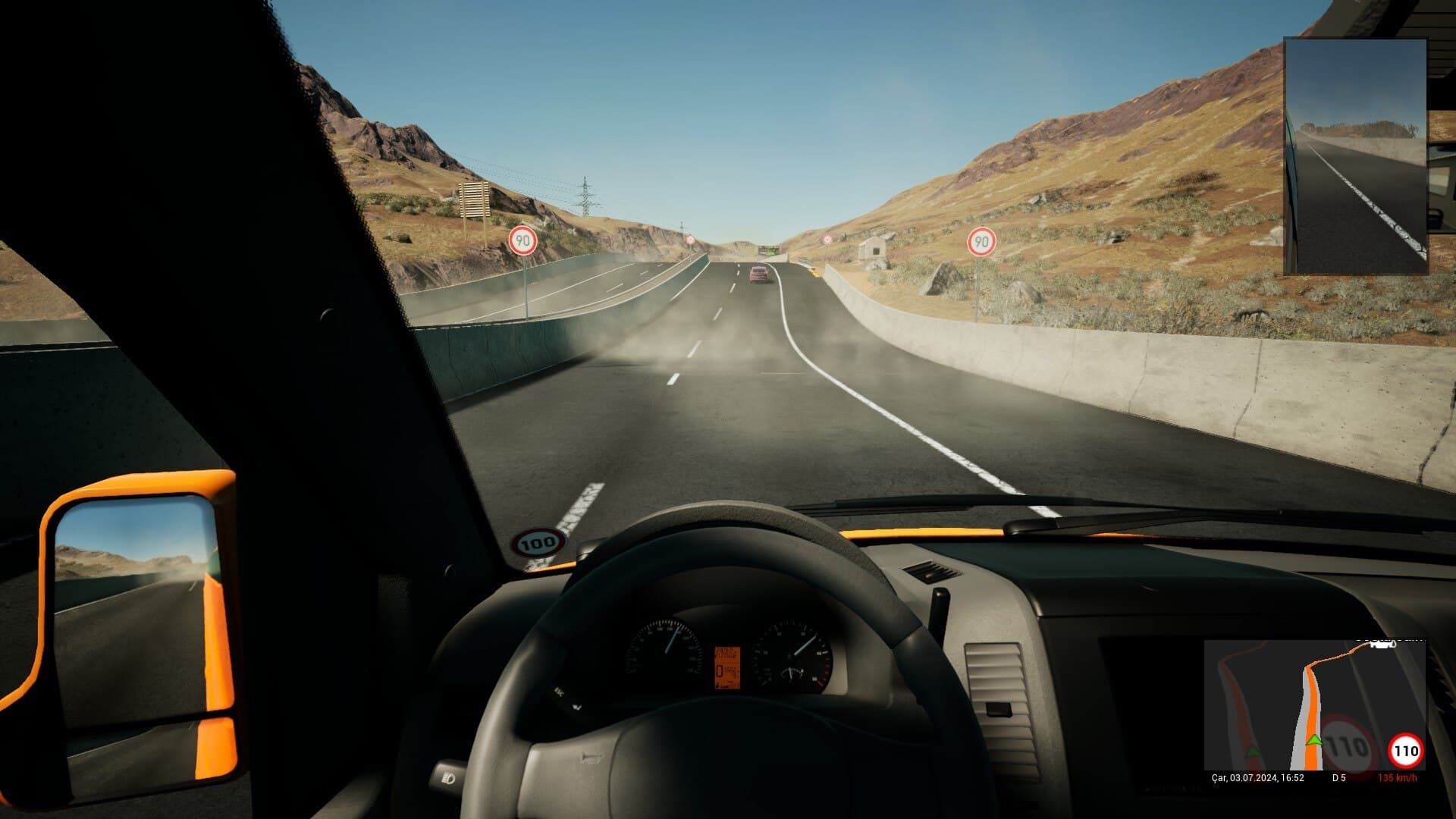The image size is (1456, 819).
Task: Select the green player arrow on the minimap
Action: [1314, 740]
